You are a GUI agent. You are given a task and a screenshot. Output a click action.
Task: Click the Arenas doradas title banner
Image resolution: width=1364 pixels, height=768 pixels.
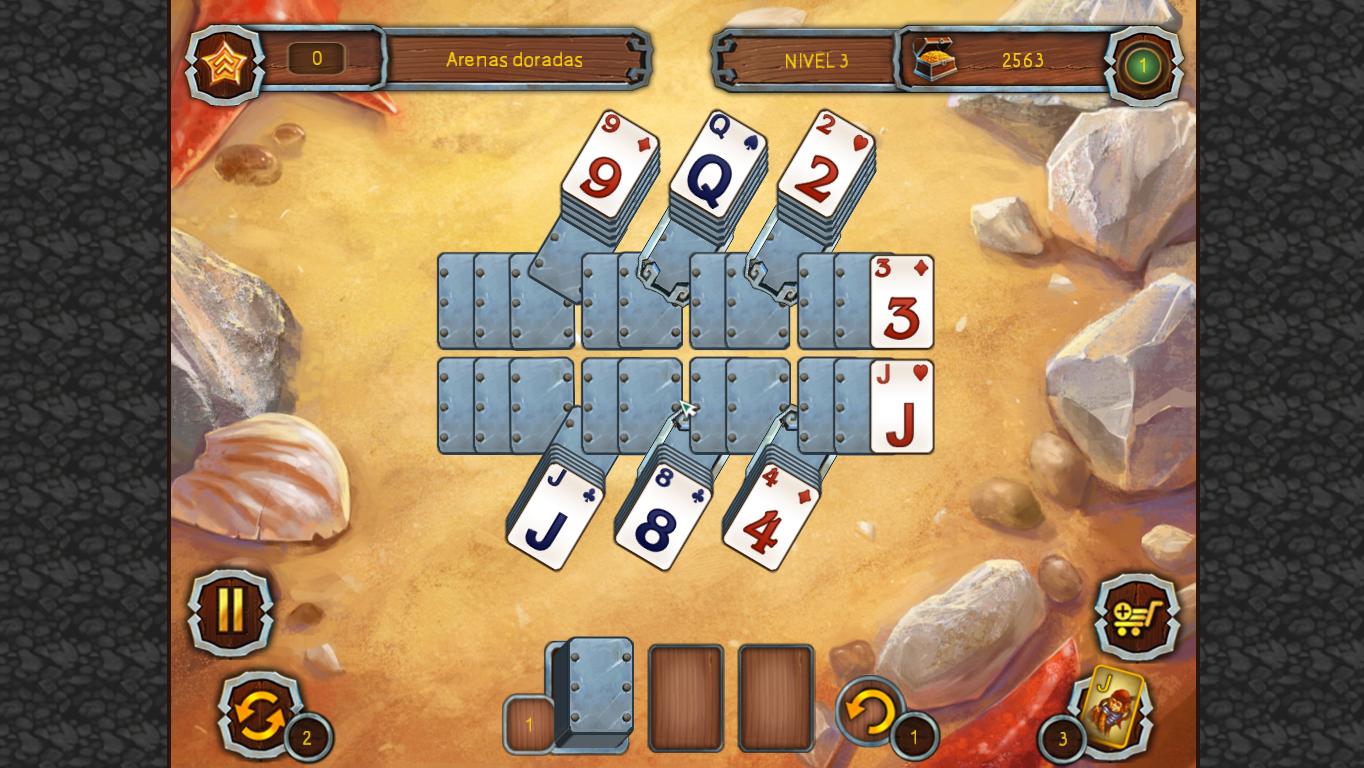pyautogui.click(x=513, y=60)
